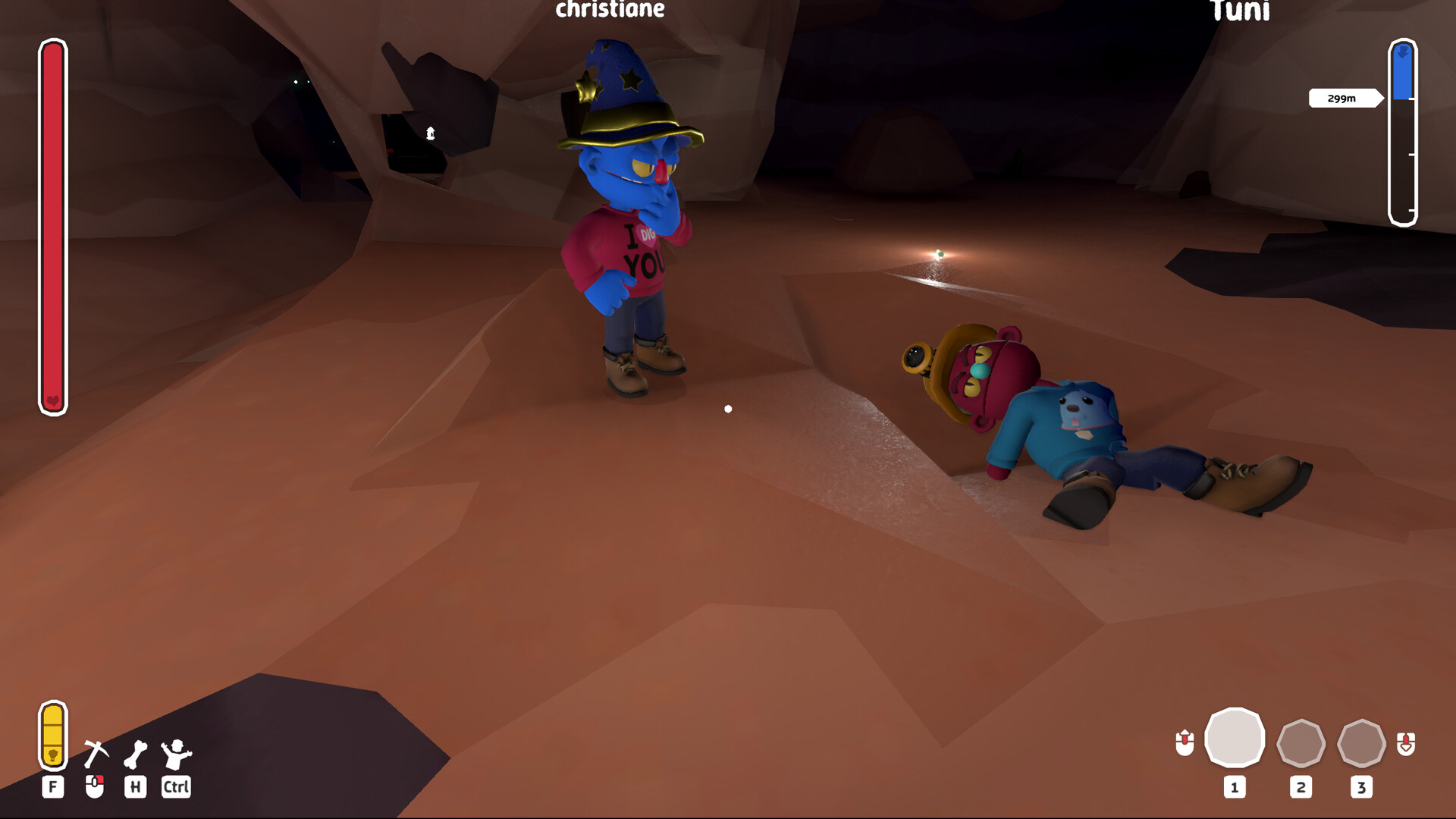Screen dimensions: 1456x819
Task: Expand the F keybind label
Action: click(x=53, y=787)
